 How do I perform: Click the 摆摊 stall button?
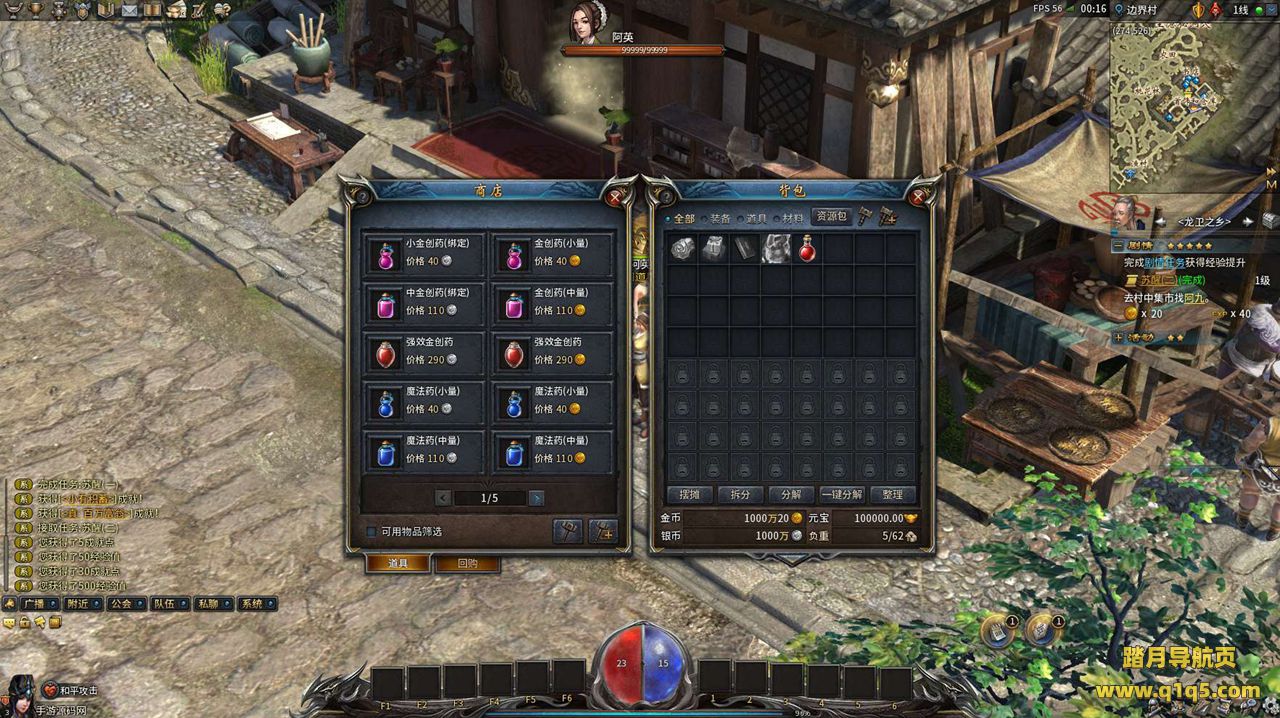pyautogui.click(x=690, y=494)
